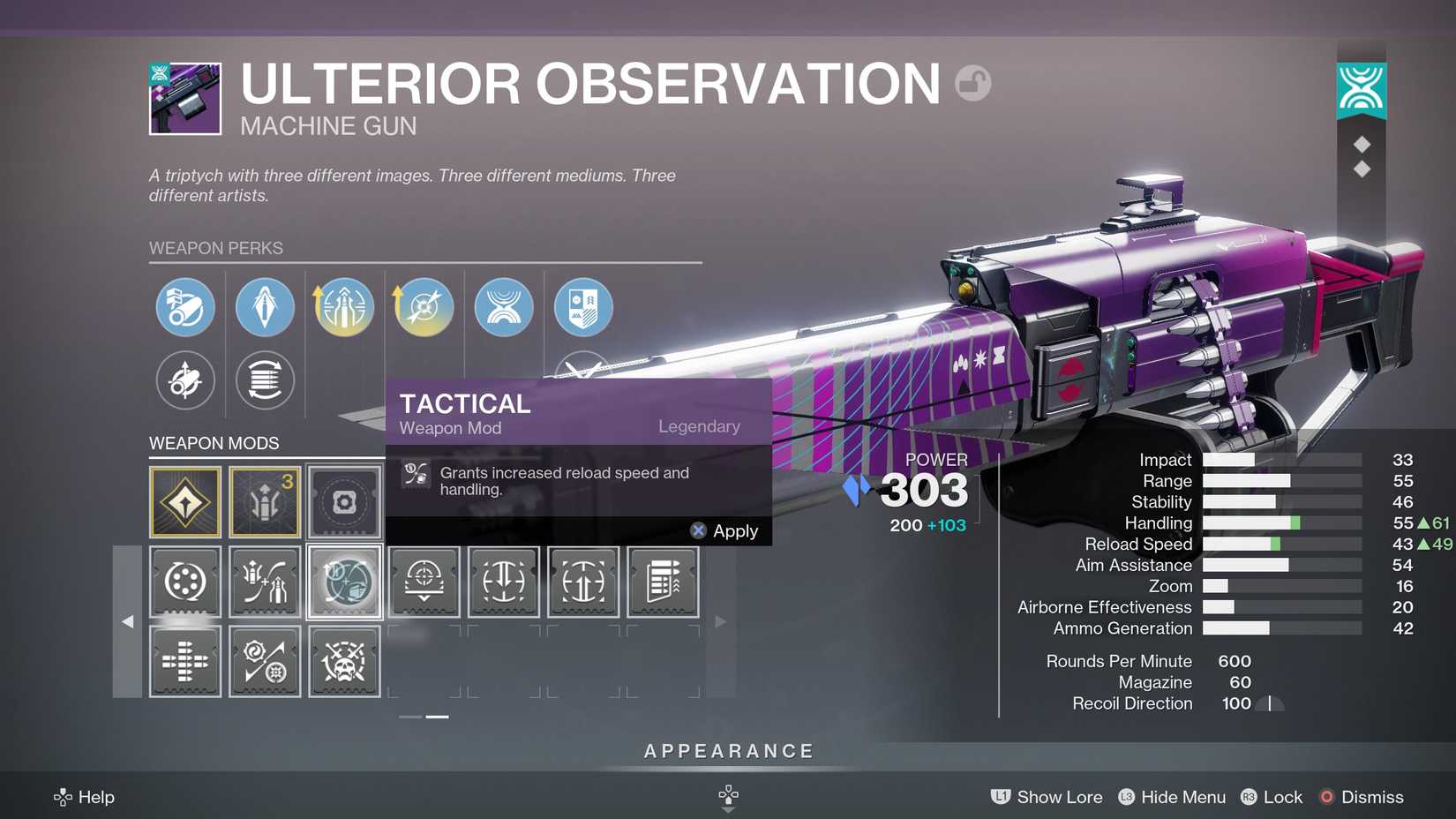
Task: Open the shader slot gear icon
Action: pos(344,502)
